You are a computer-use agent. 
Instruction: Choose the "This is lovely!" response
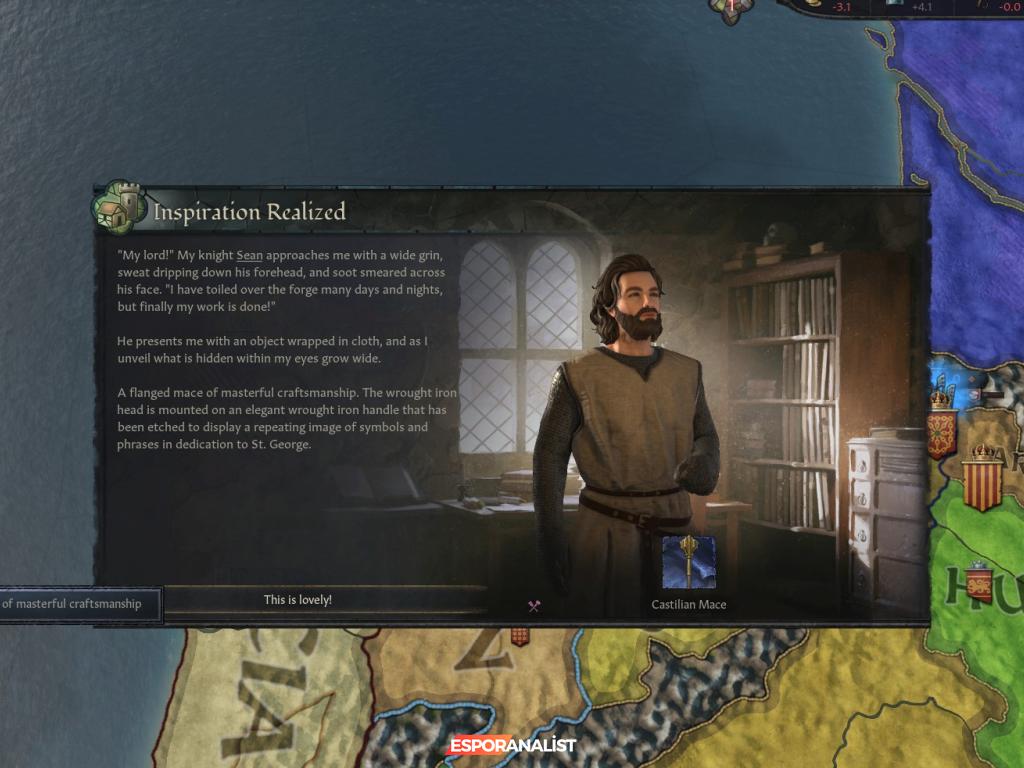(x=298, y=600)
